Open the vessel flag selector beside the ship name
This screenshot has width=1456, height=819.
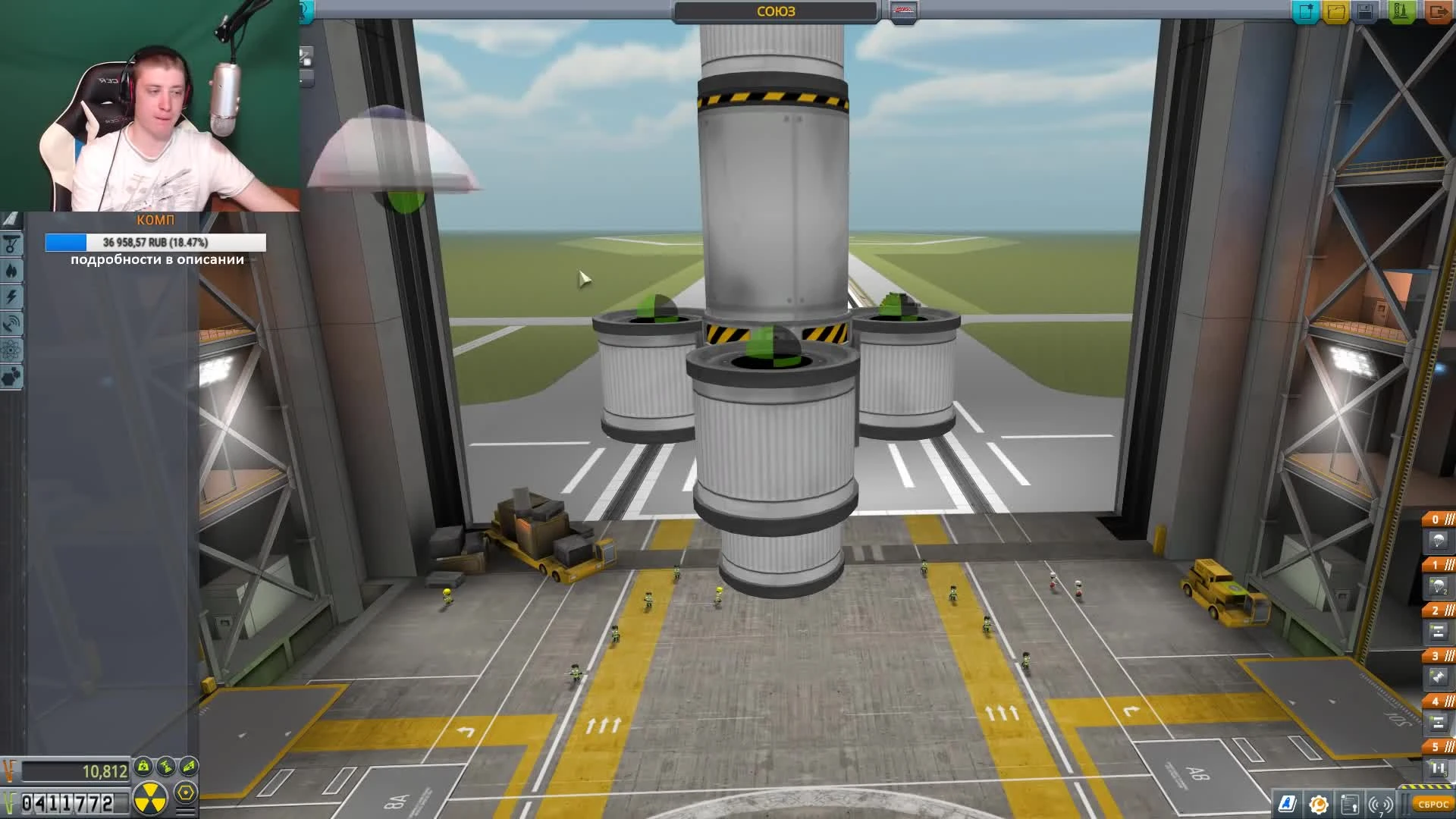pyautogui.click(x=902, y=9)
